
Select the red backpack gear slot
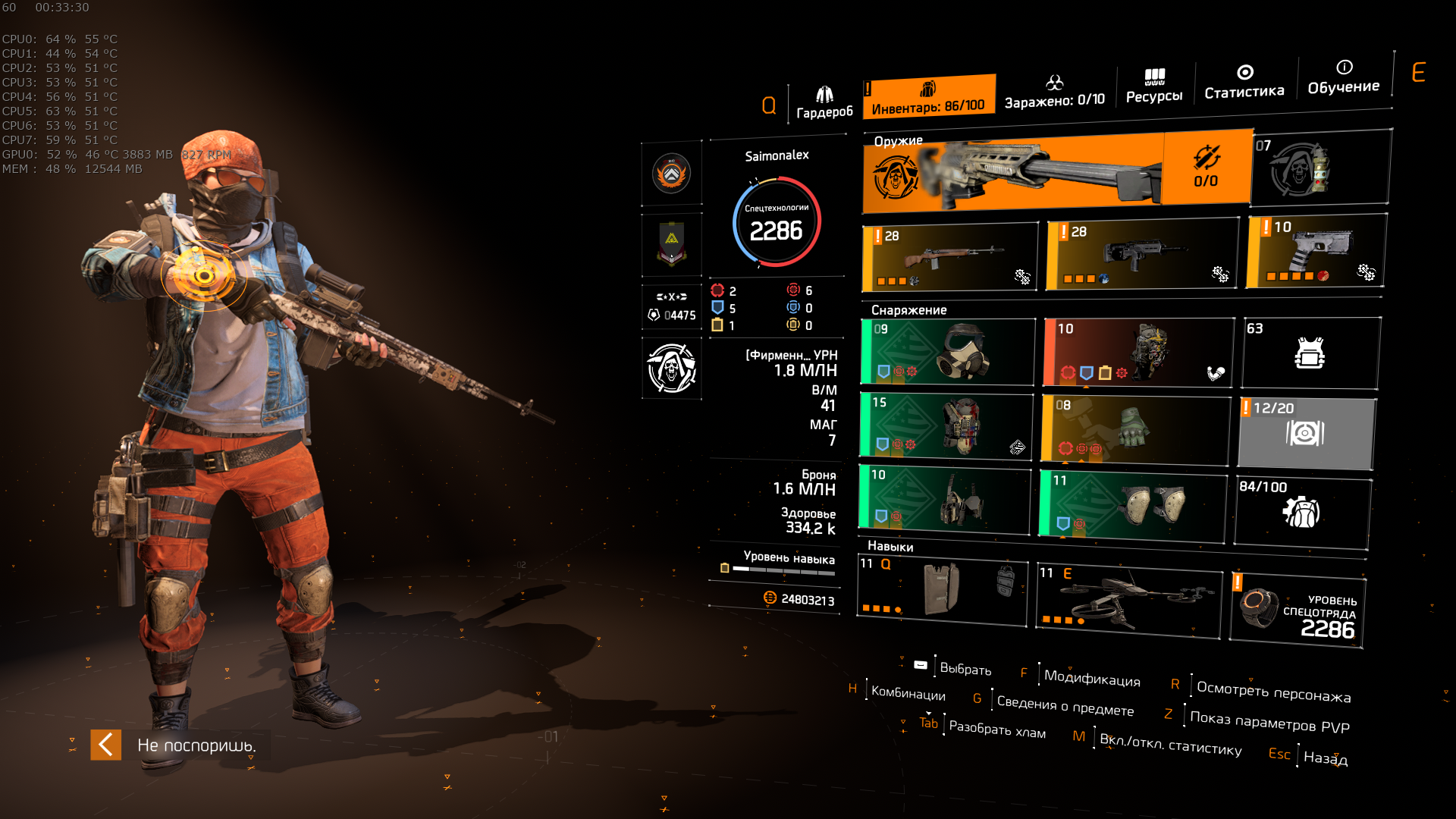1137,353
